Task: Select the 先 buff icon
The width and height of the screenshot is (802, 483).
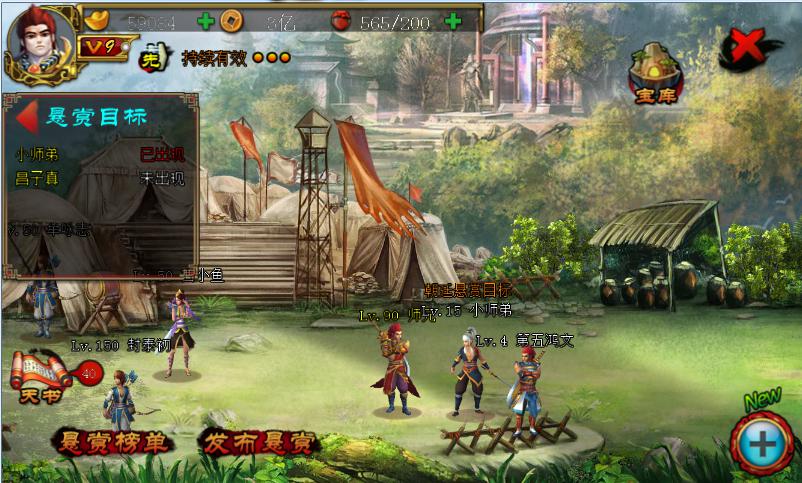Action: tap(150, 57)
